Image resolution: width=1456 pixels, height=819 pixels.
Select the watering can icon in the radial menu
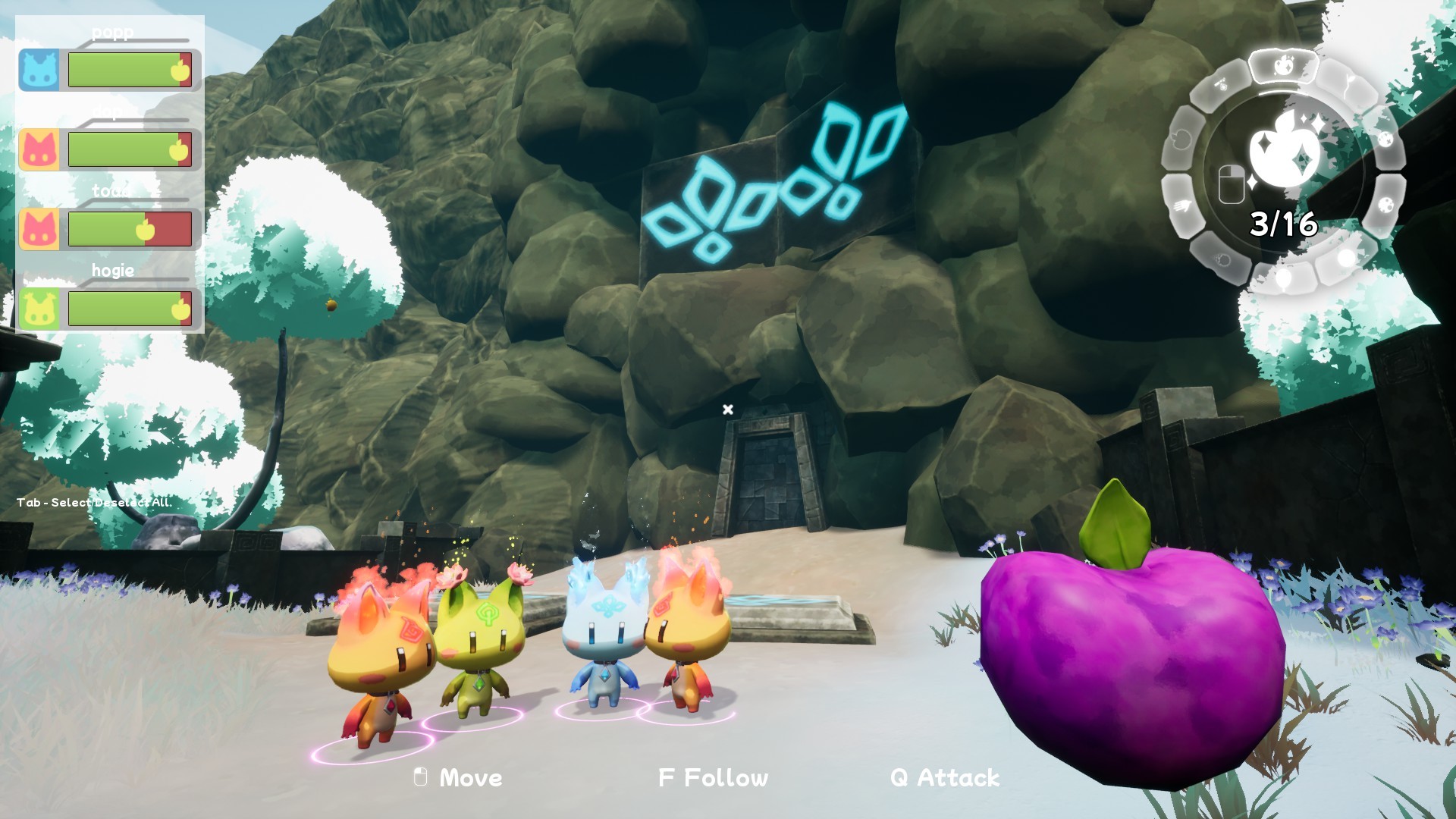(x=1221, y=85)
